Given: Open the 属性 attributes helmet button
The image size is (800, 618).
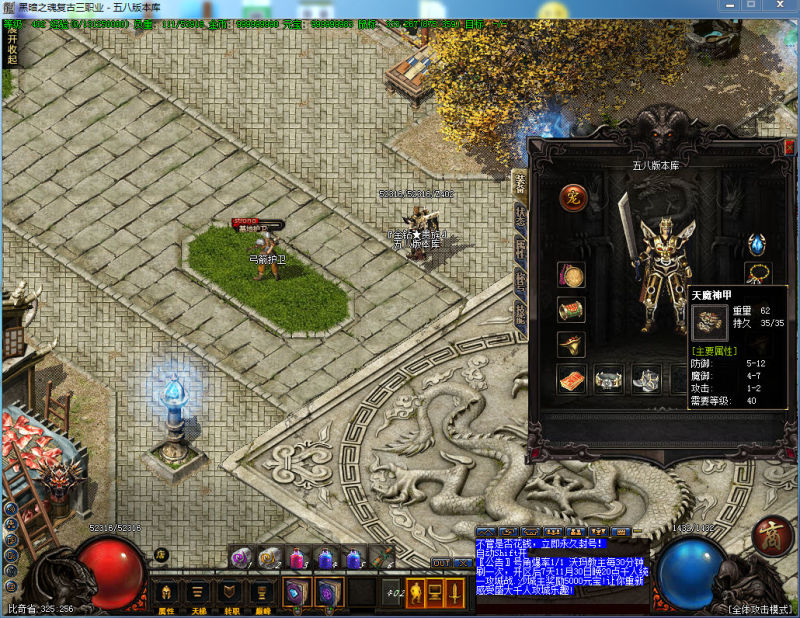Looking at the screenshot, I should click(x=166, y=593).
